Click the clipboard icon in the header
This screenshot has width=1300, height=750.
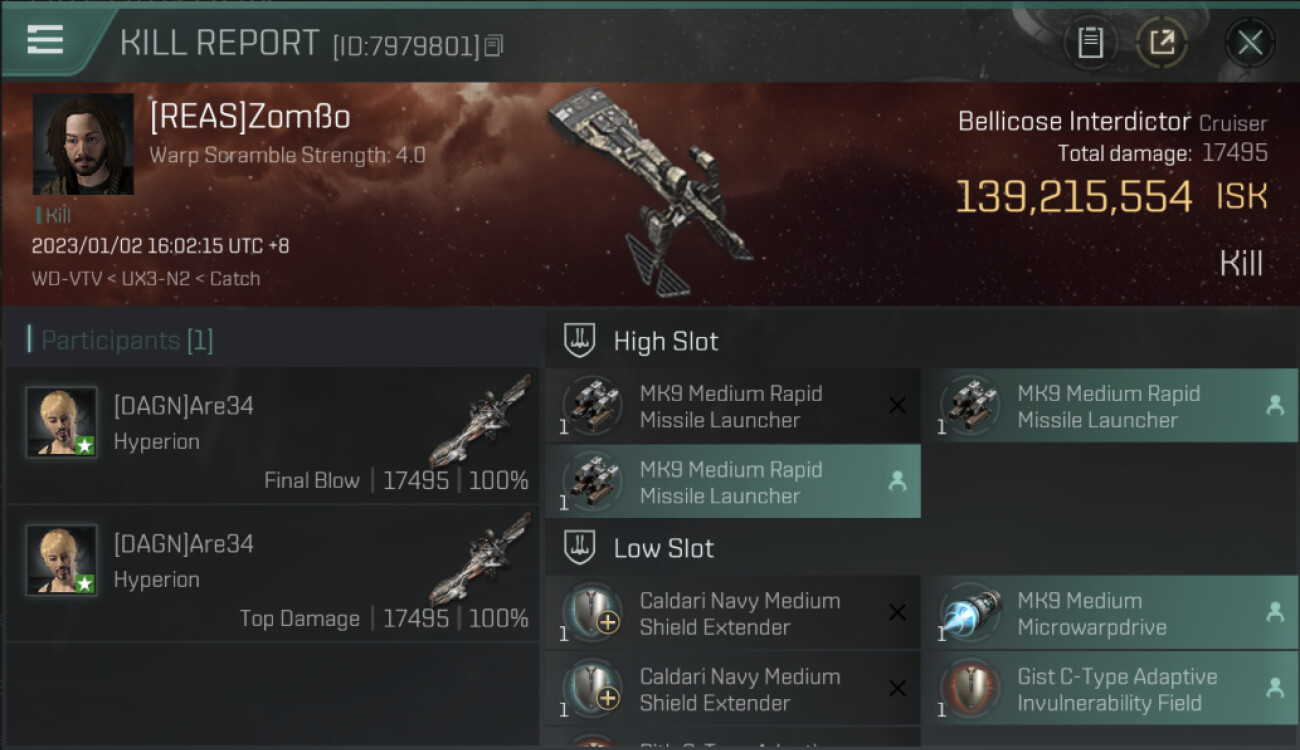pyautogui.click(x=1090, y=43)
